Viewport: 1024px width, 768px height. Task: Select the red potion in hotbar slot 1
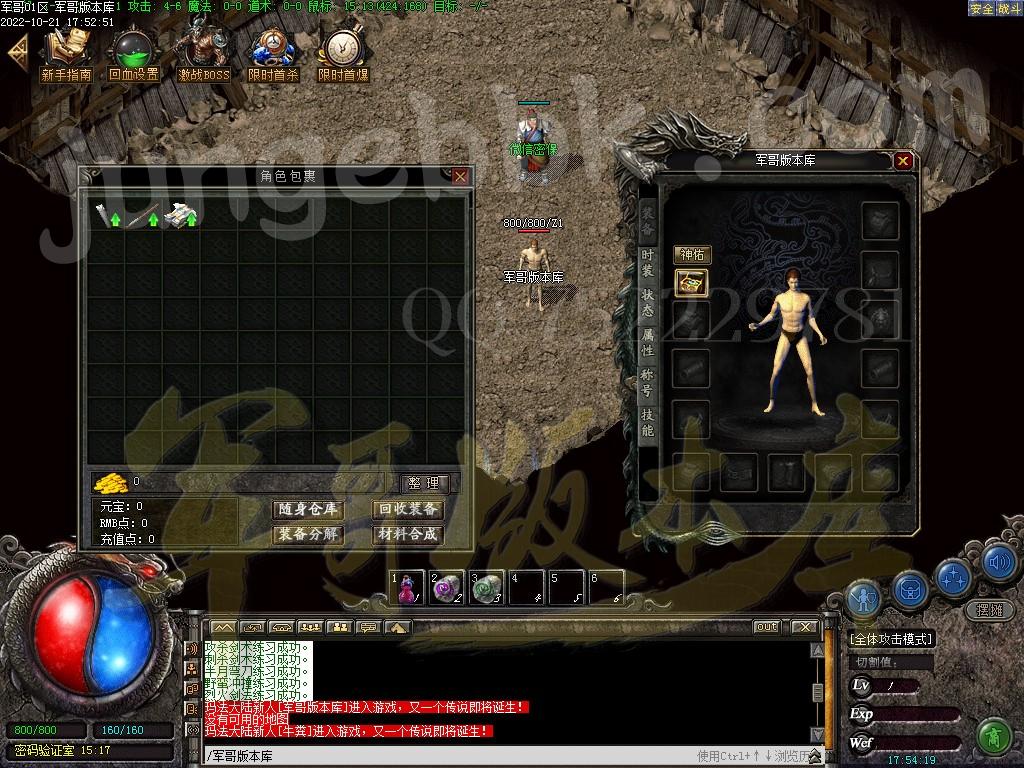tap(407, 589)
